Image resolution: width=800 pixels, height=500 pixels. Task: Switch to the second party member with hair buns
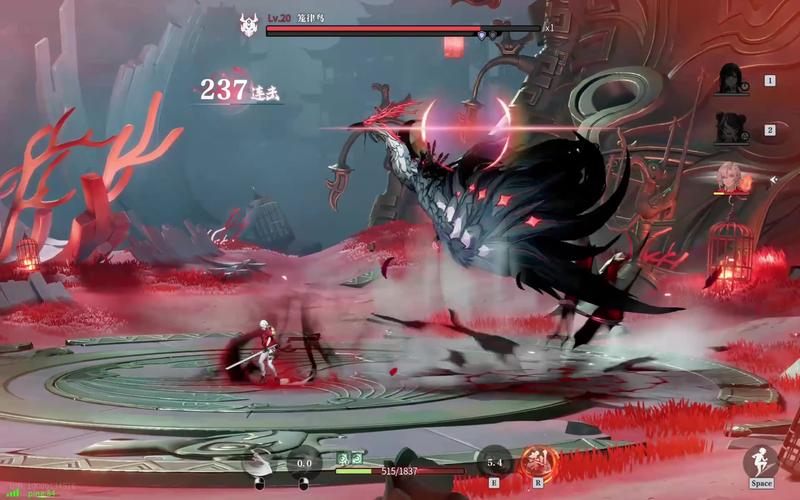(x=734, y=129)
